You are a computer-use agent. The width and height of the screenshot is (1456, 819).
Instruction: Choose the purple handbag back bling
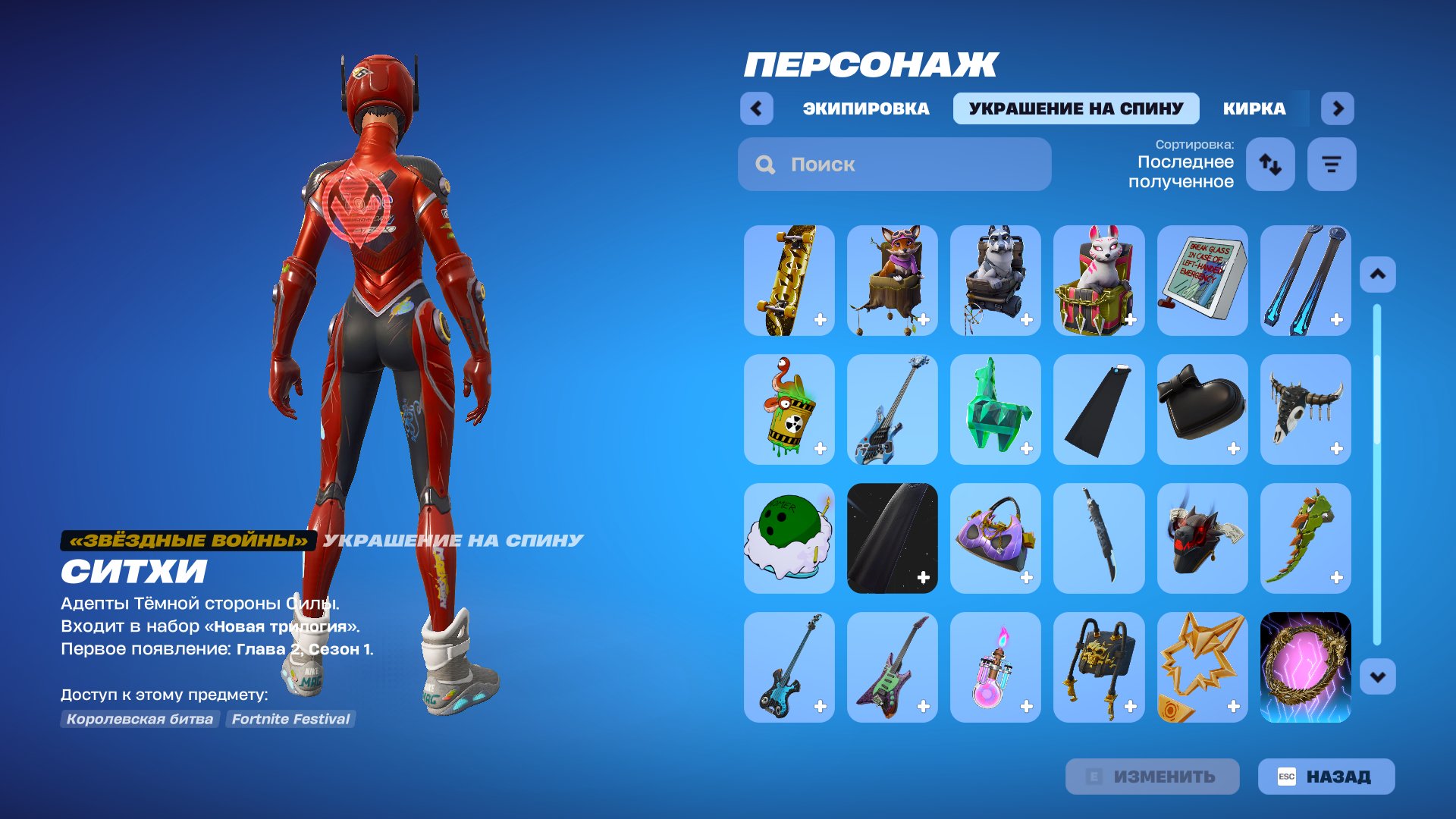[x=996, y=538]
